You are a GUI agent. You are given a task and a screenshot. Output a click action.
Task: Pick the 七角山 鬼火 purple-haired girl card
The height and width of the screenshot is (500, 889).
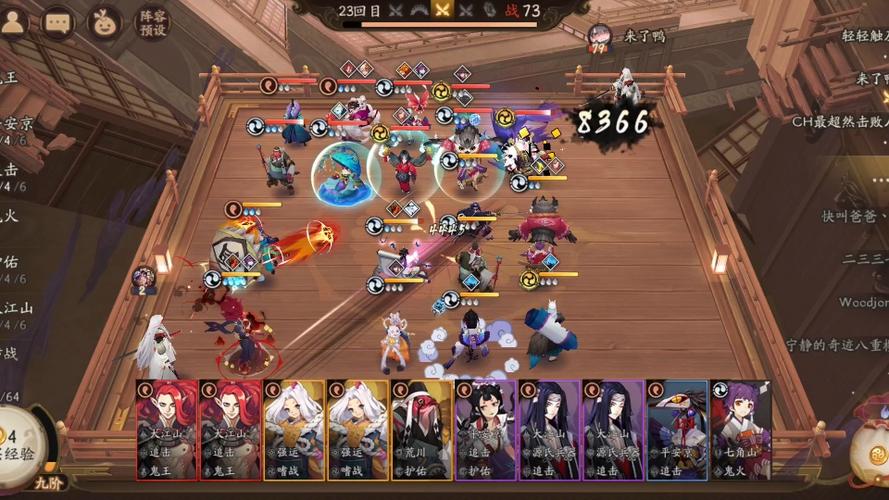(x=741, y=423)
